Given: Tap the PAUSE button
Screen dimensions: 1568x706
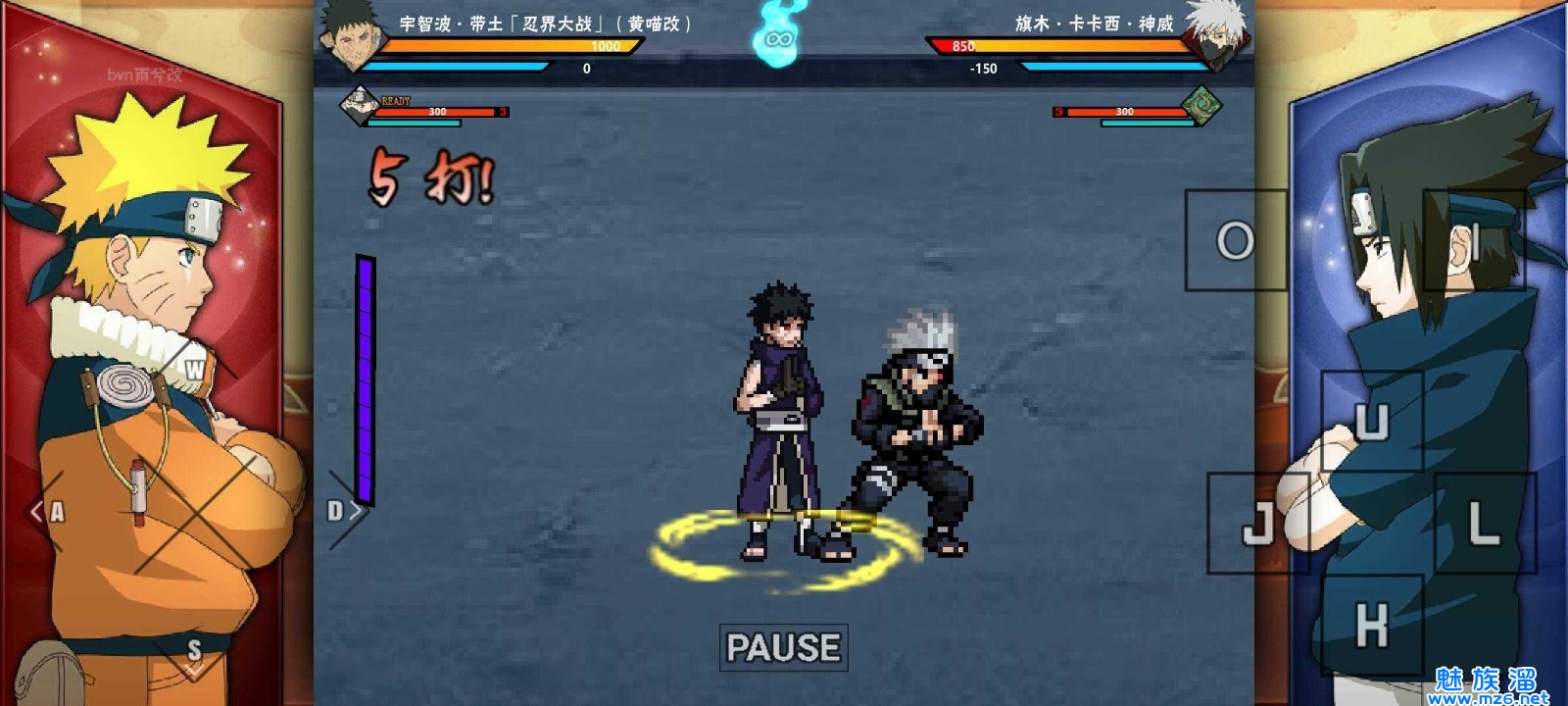Looking at the screenshot, I should point(783,647).
